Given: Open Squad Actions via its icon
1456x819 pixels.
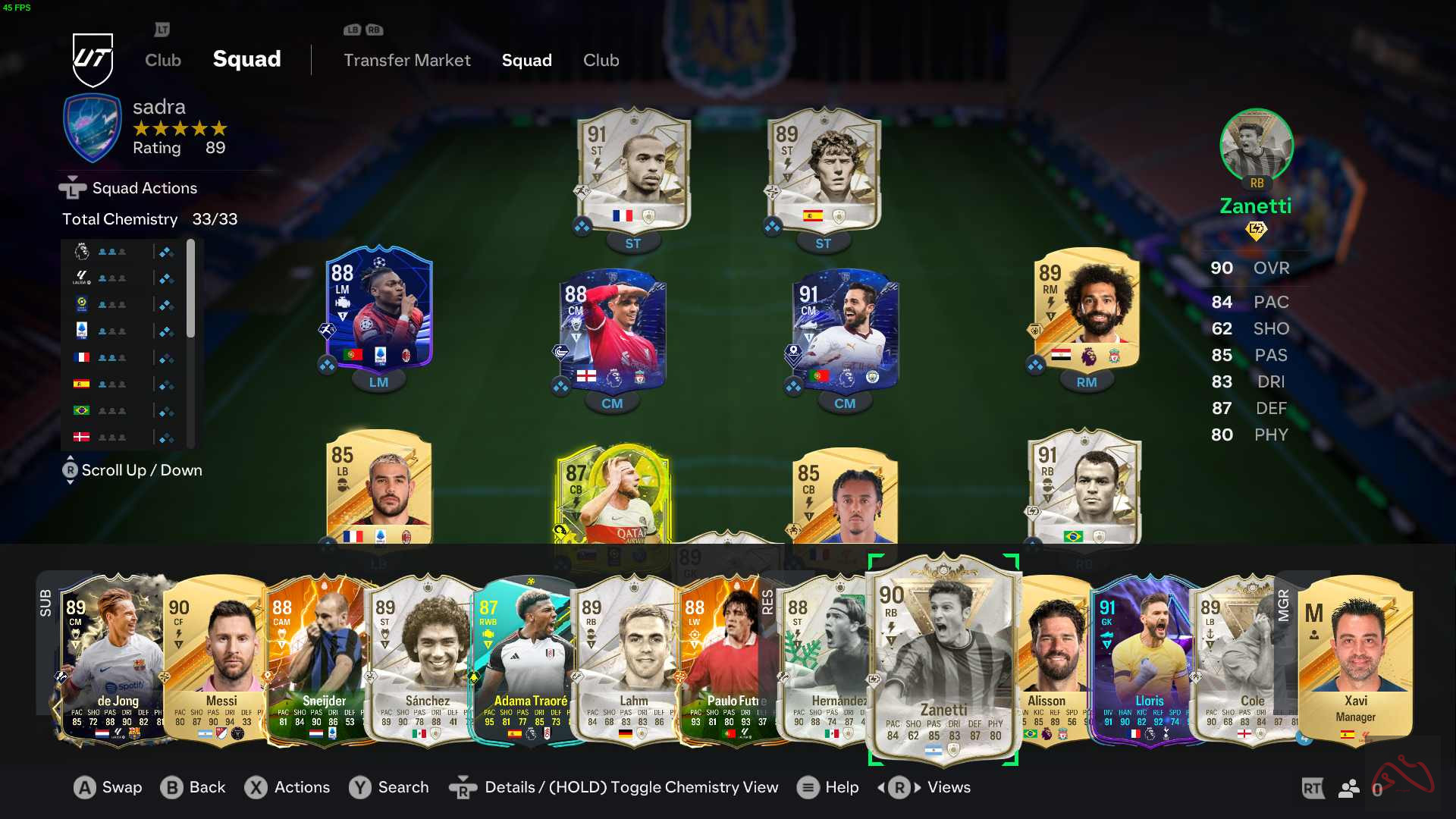Looking at the screenshot, I should click(72, 187).
